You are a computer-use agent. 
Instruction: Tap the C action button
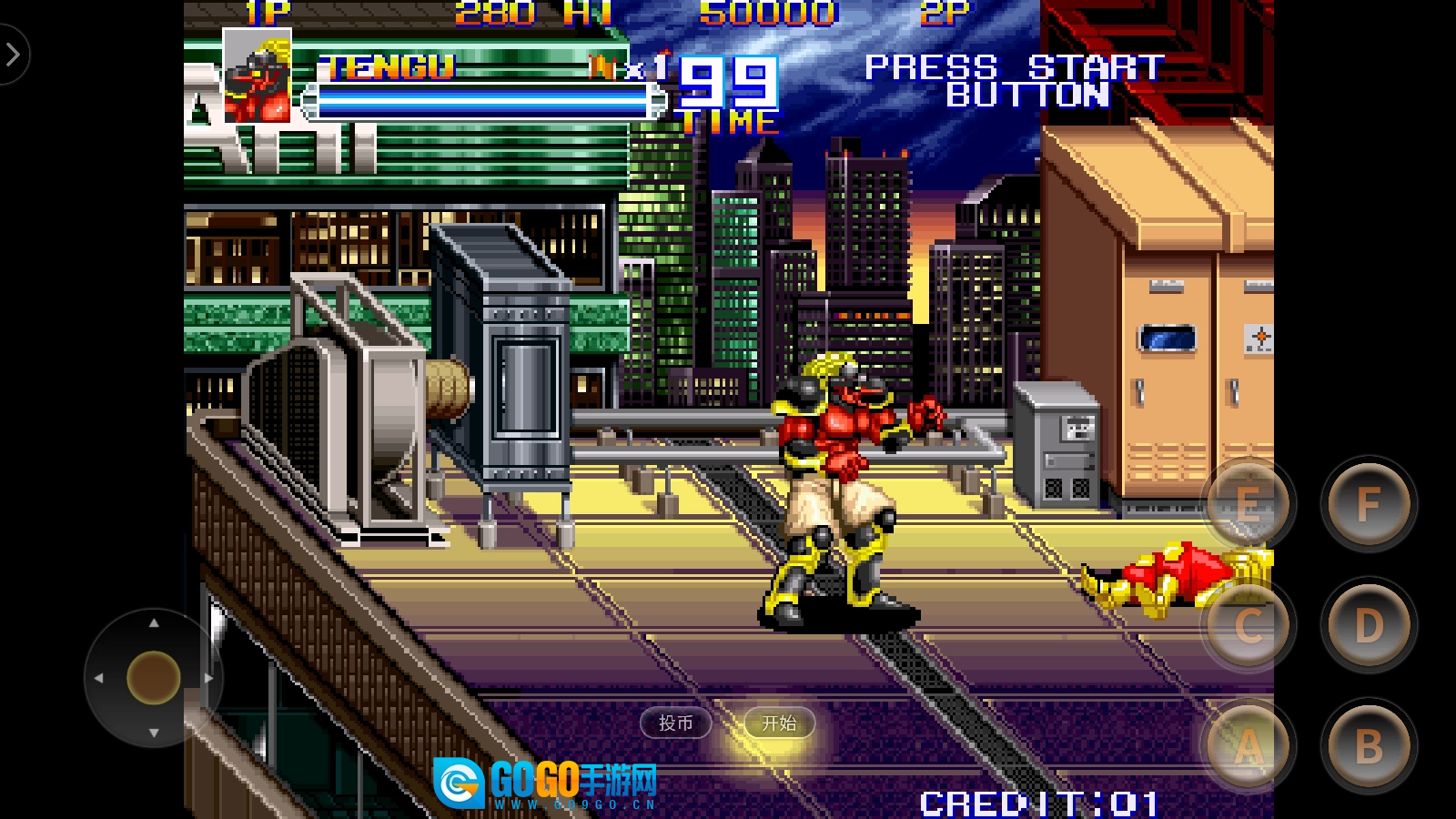click(1249, 625)
